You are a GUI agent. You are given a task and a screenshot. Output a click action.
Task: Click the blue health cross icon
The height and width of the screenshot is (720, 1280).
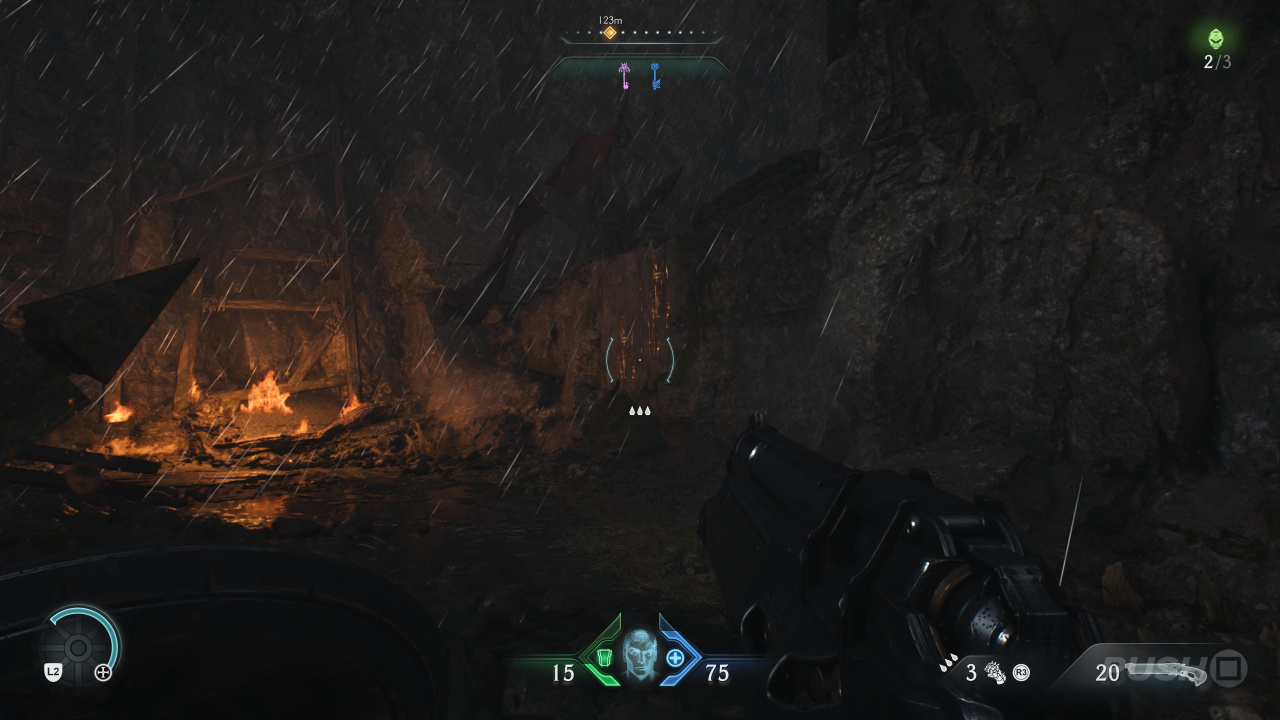tap(675, 657)
